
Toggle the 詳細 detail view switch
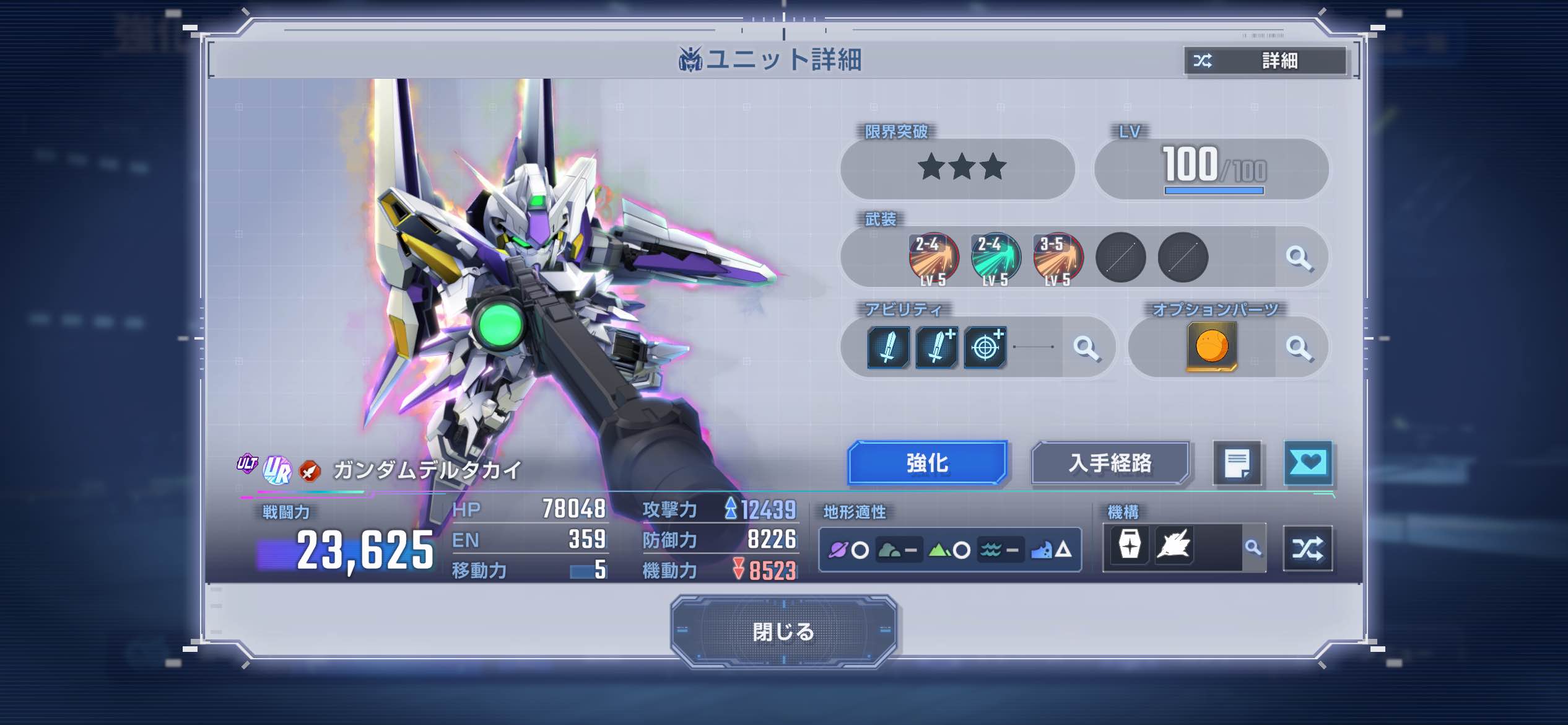click(x=1265, y=61)
